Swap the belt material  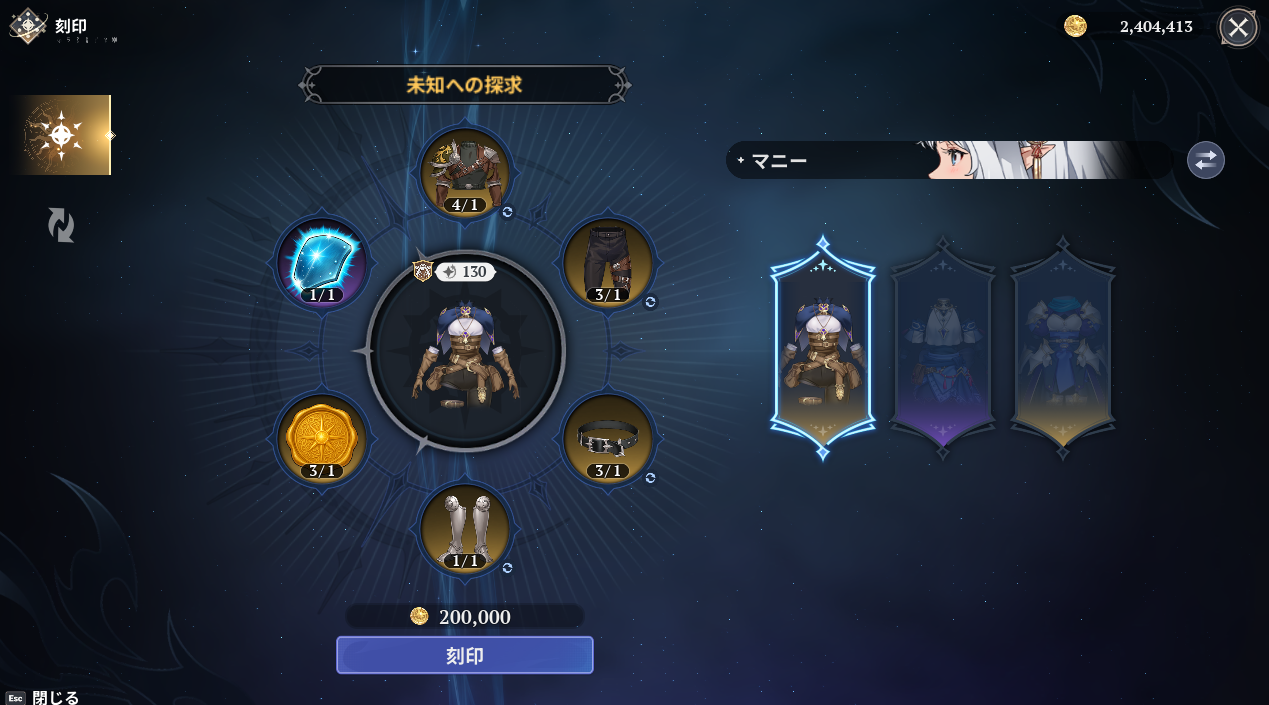pos(650,478)
